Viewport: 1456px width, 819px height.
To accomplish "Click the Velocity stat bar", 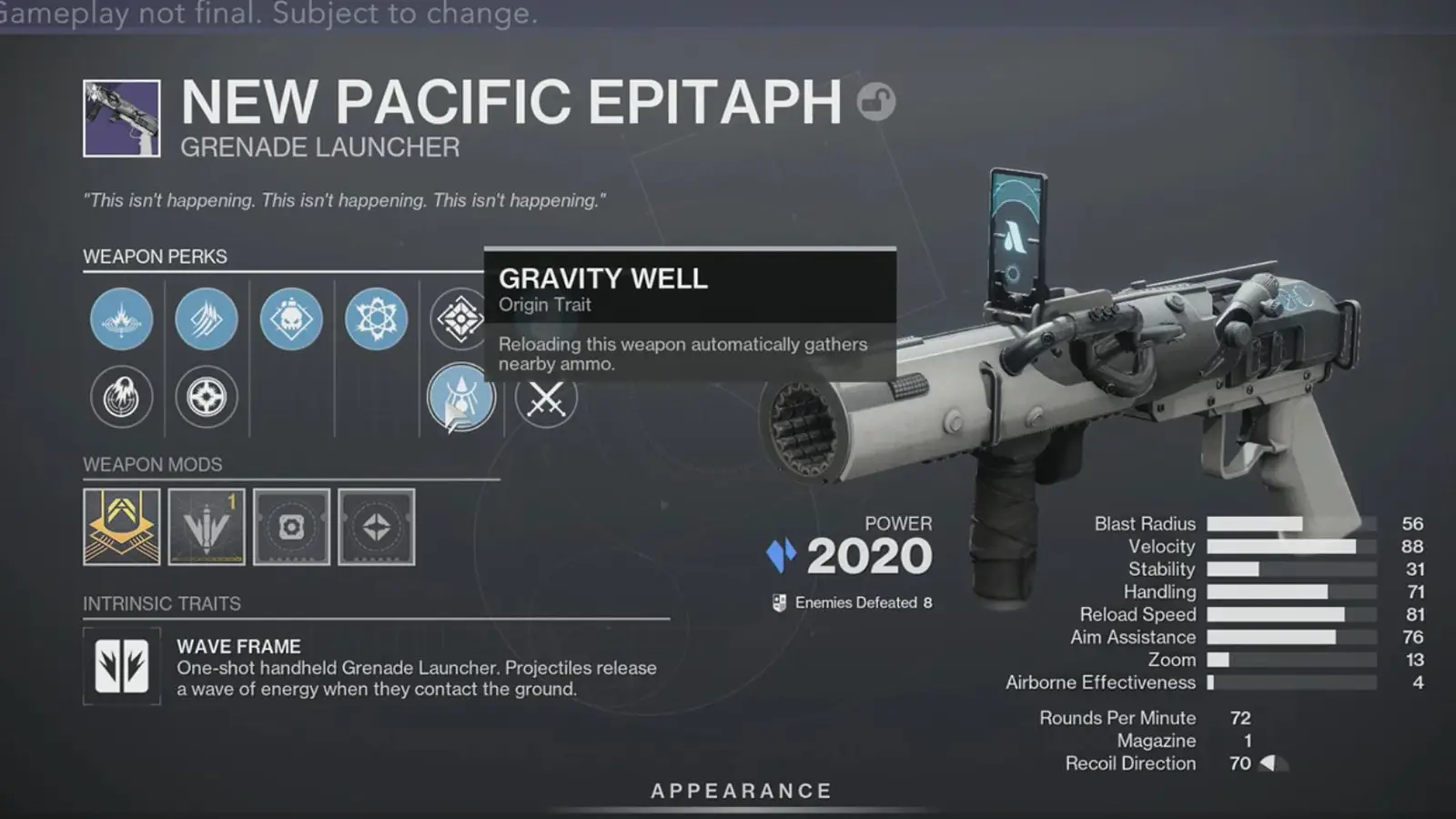I will coord(1292,546).
